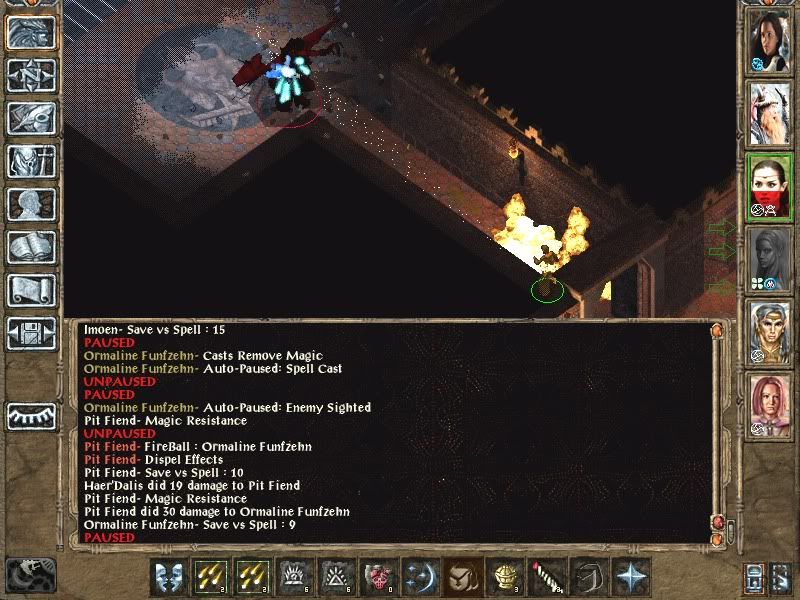This screenshot has height=600, width=800.
Task: Open the area map with compass icon
Action: (x=31, y=75)
